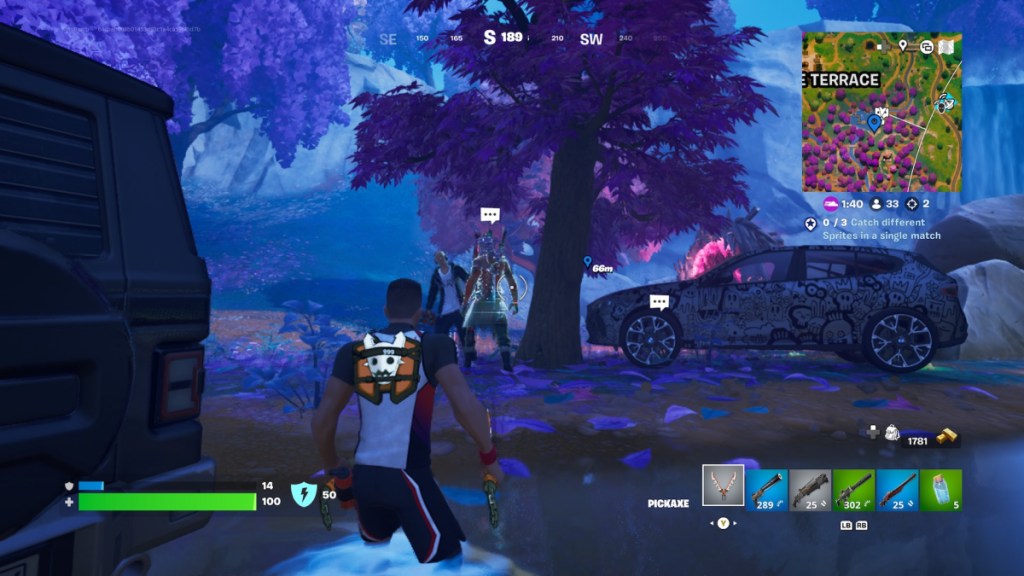Select the pickaxe slot in the hotbar

click(723, 486)
